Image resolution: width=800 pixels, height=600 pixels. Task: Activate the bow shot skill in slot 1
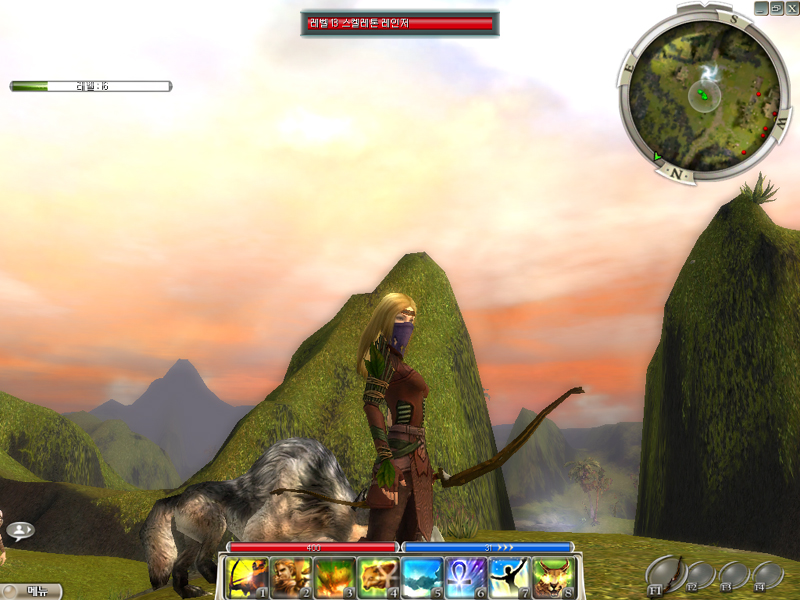click(246, 577)
